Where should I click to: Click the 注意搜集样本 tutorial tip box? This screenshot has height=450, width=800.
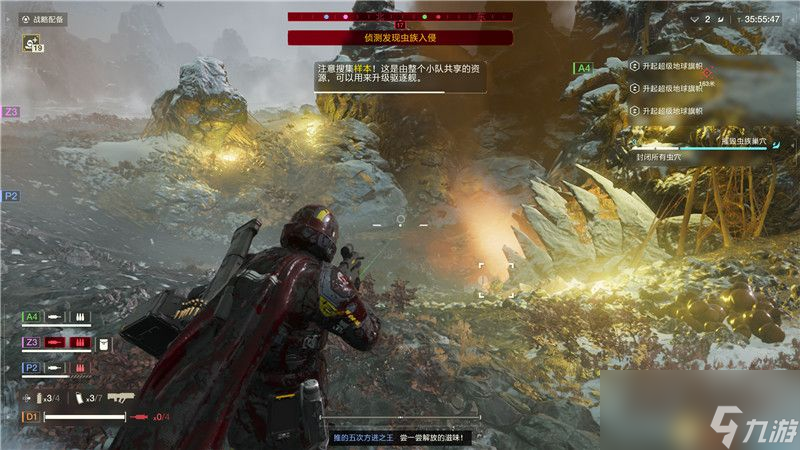point(400,75)
